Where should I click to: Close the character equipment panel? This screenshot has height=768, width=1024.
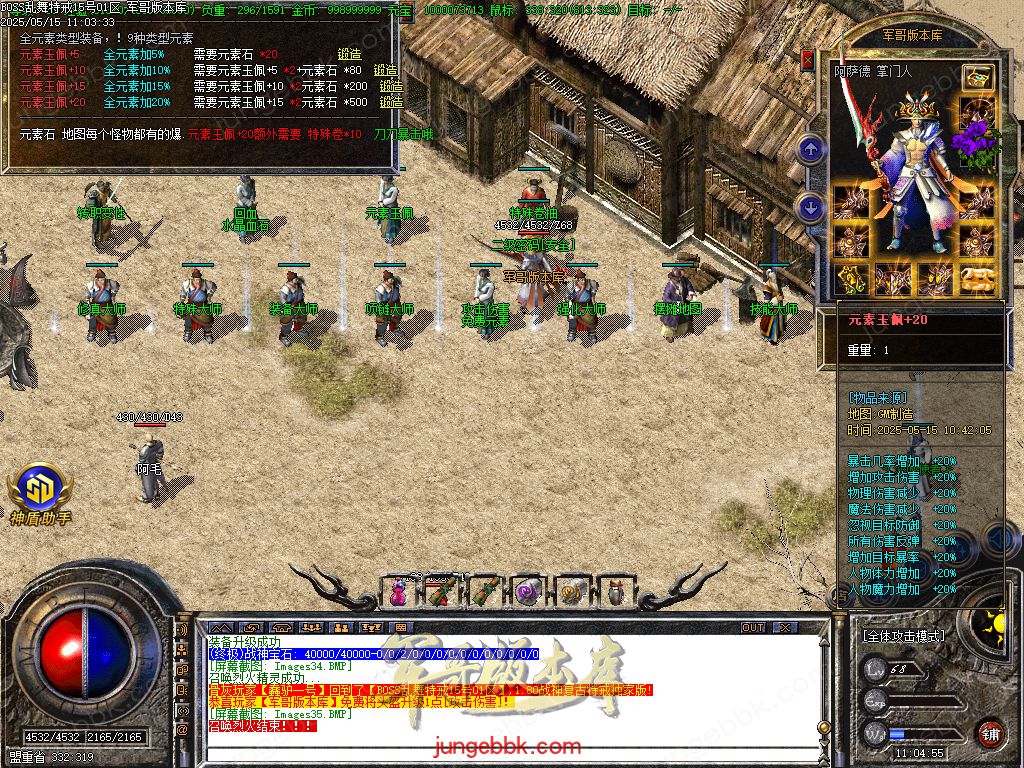[807, 60]
